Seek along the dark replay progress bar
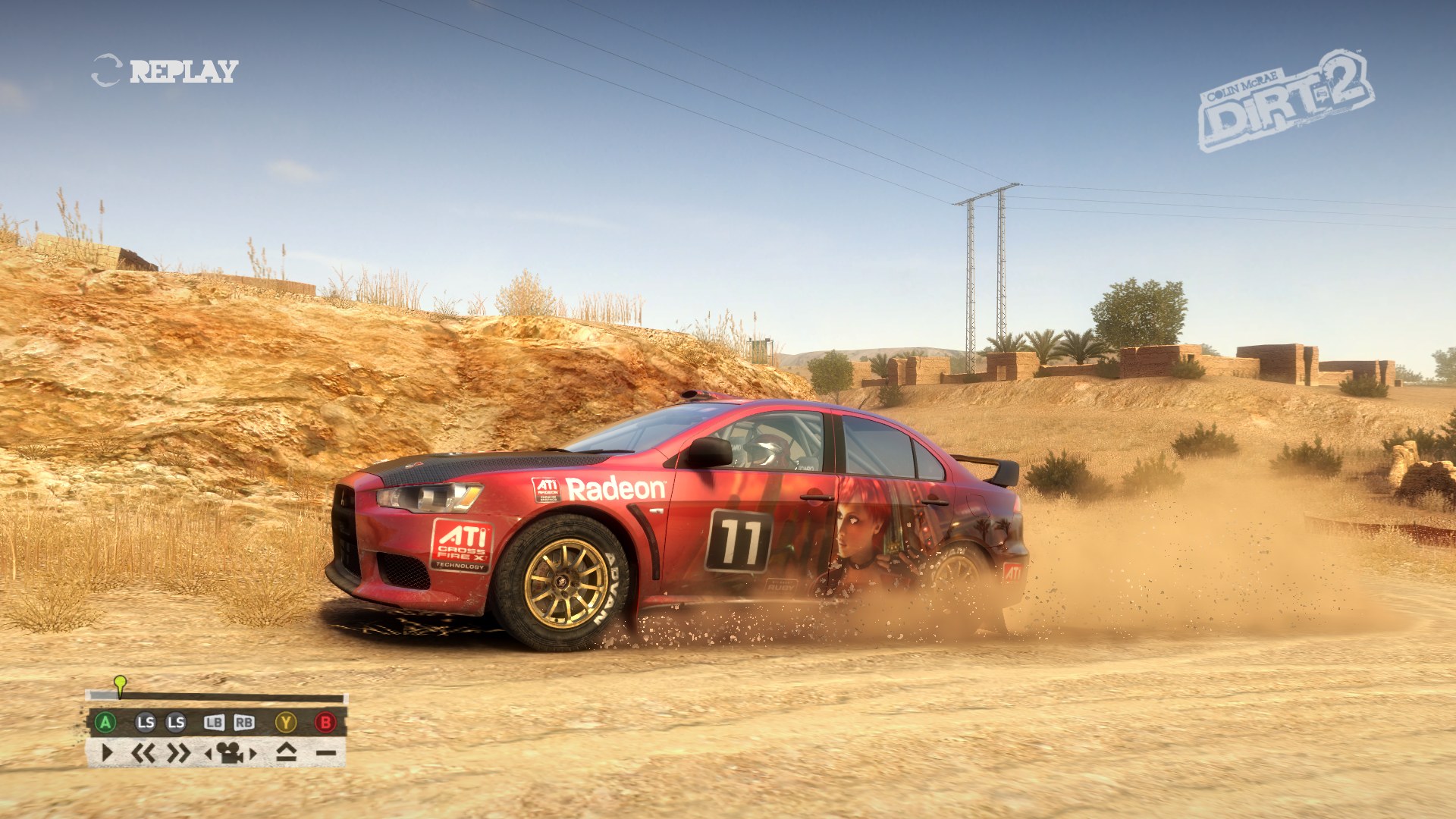 click(227, 697)
